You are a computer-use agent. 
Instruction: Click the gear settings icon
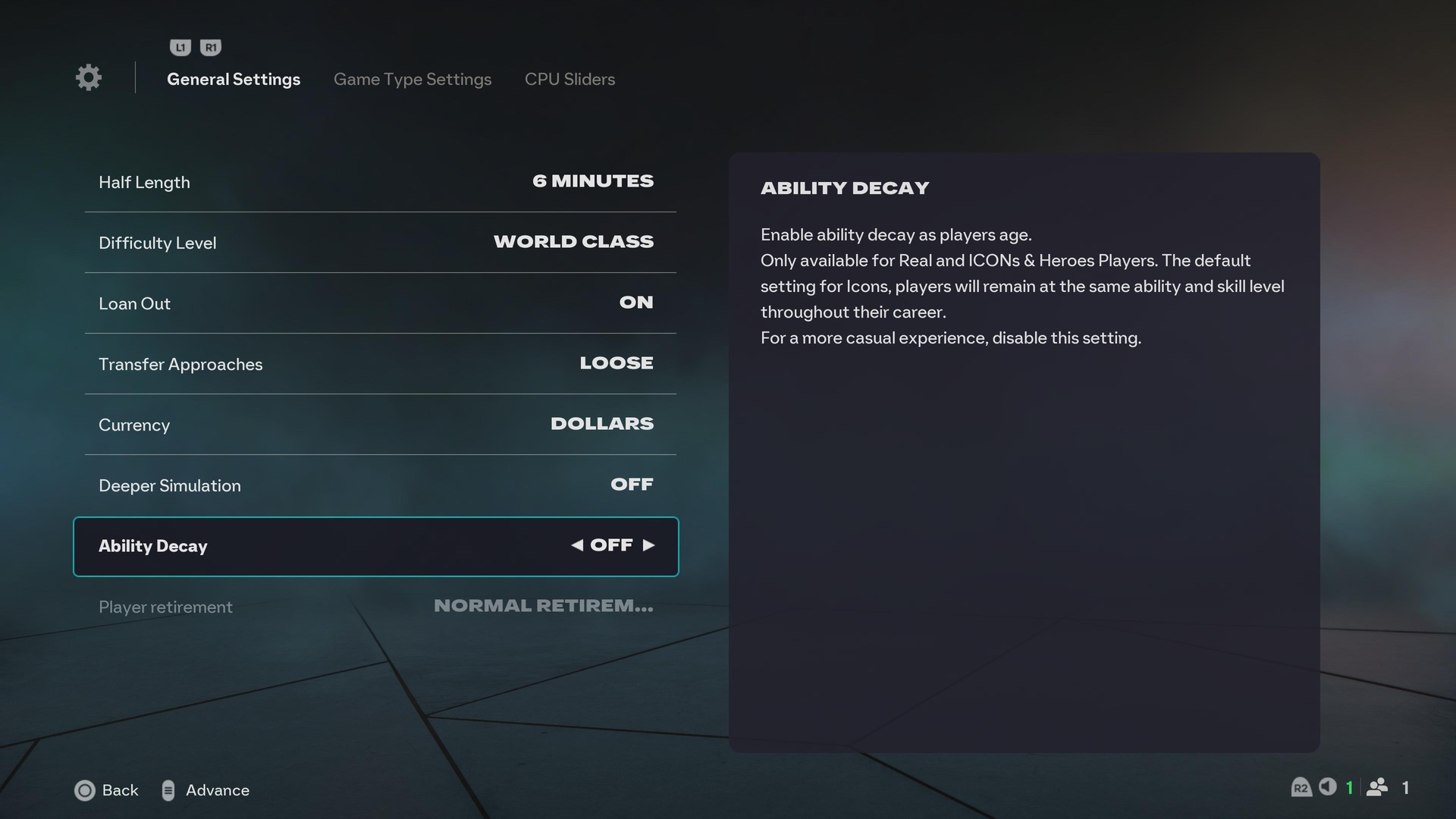[x=89, y=77]
